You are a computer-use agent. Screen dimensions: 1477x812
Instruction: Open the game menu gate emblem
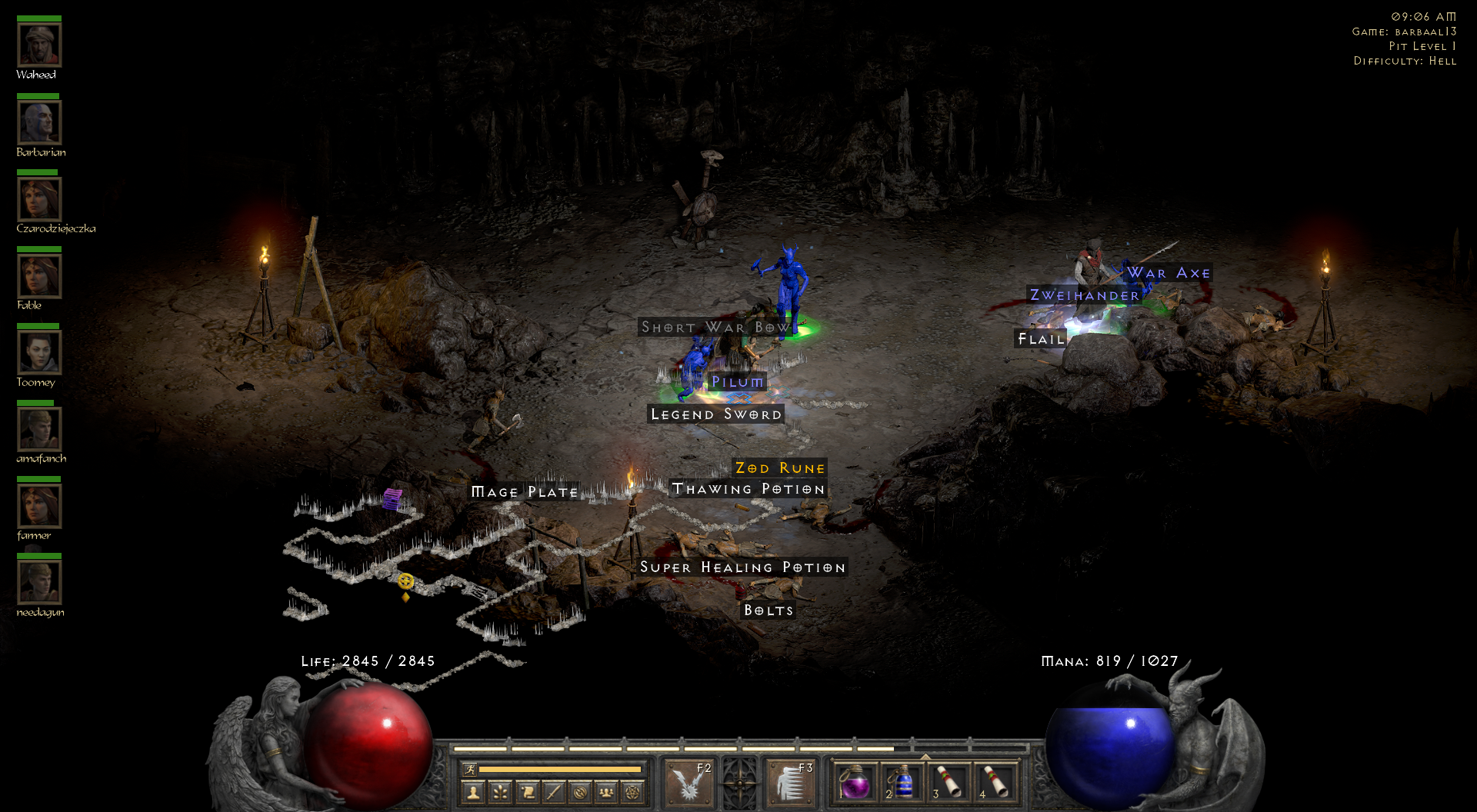[x=740, y=782]
